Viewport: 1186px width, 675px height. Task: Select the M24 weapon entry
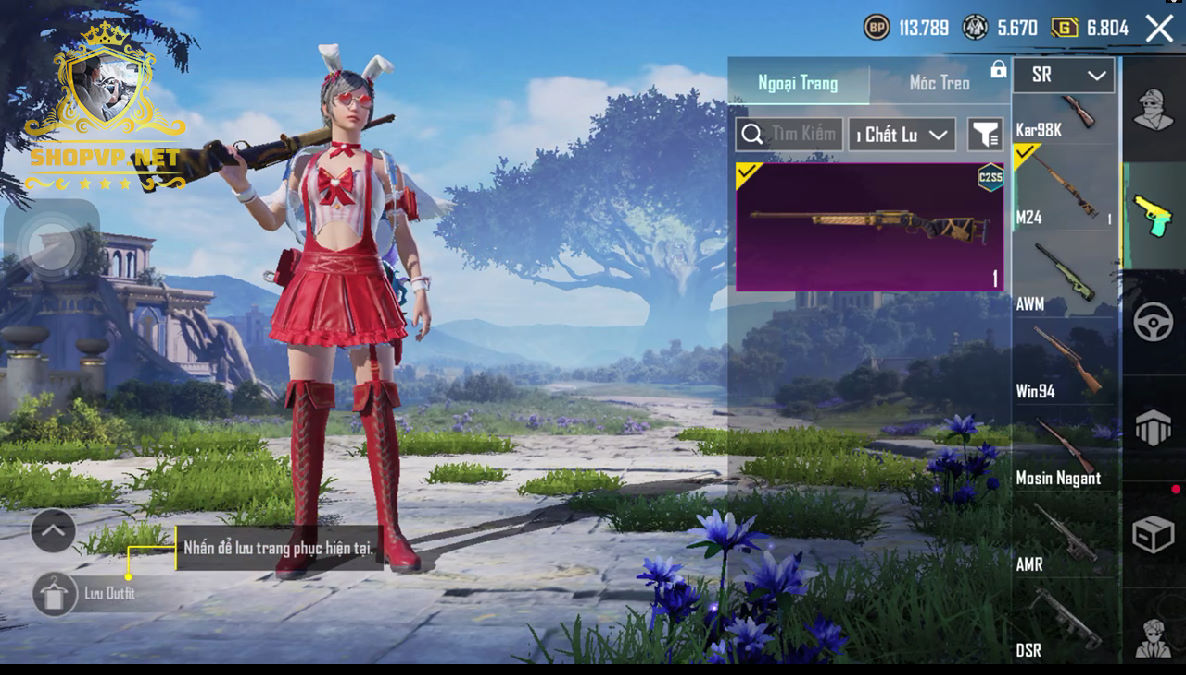point(1064,186)
